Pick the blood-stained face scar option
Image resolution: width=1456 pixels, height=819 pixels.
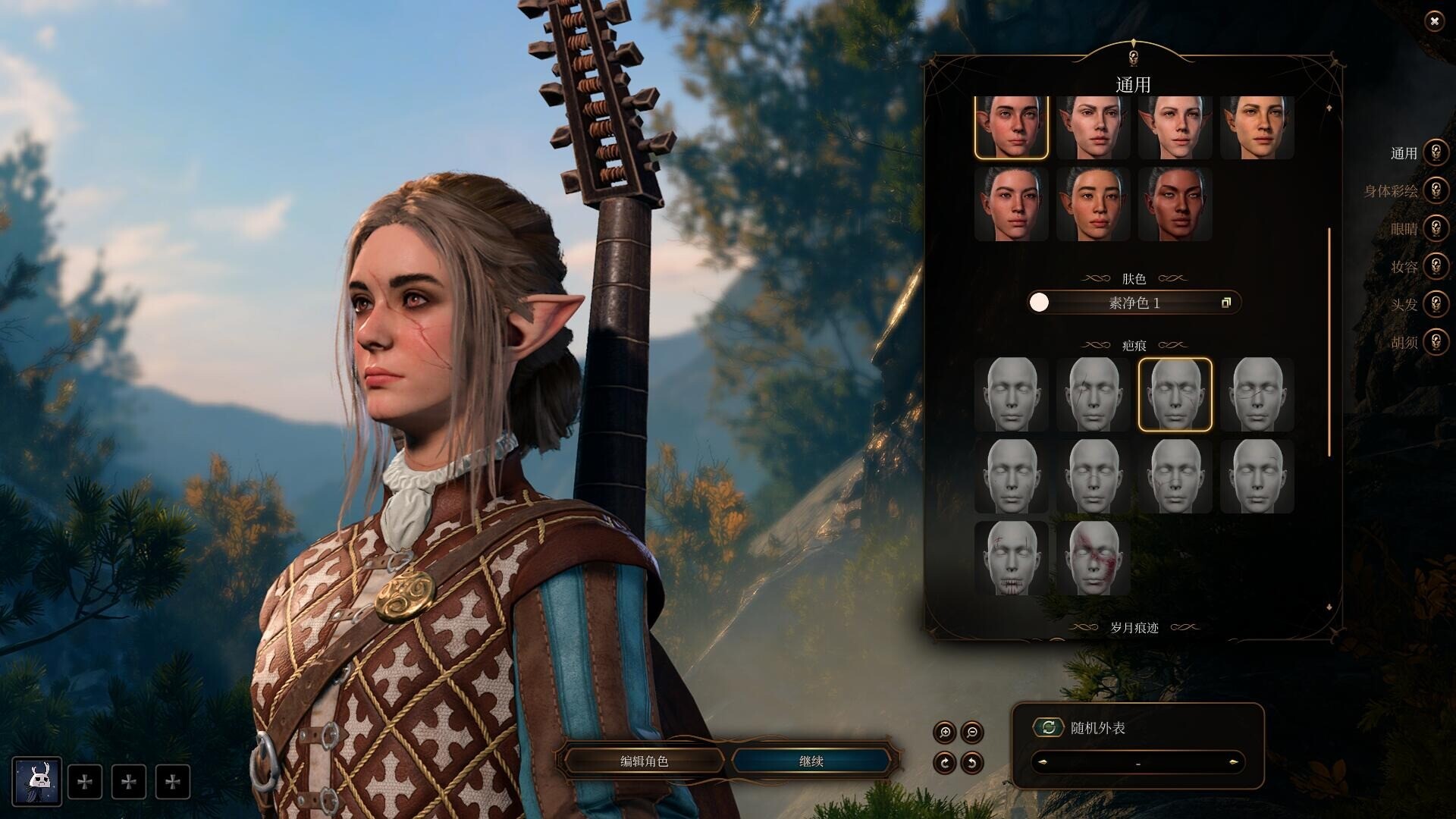(x=1093, y=558)
